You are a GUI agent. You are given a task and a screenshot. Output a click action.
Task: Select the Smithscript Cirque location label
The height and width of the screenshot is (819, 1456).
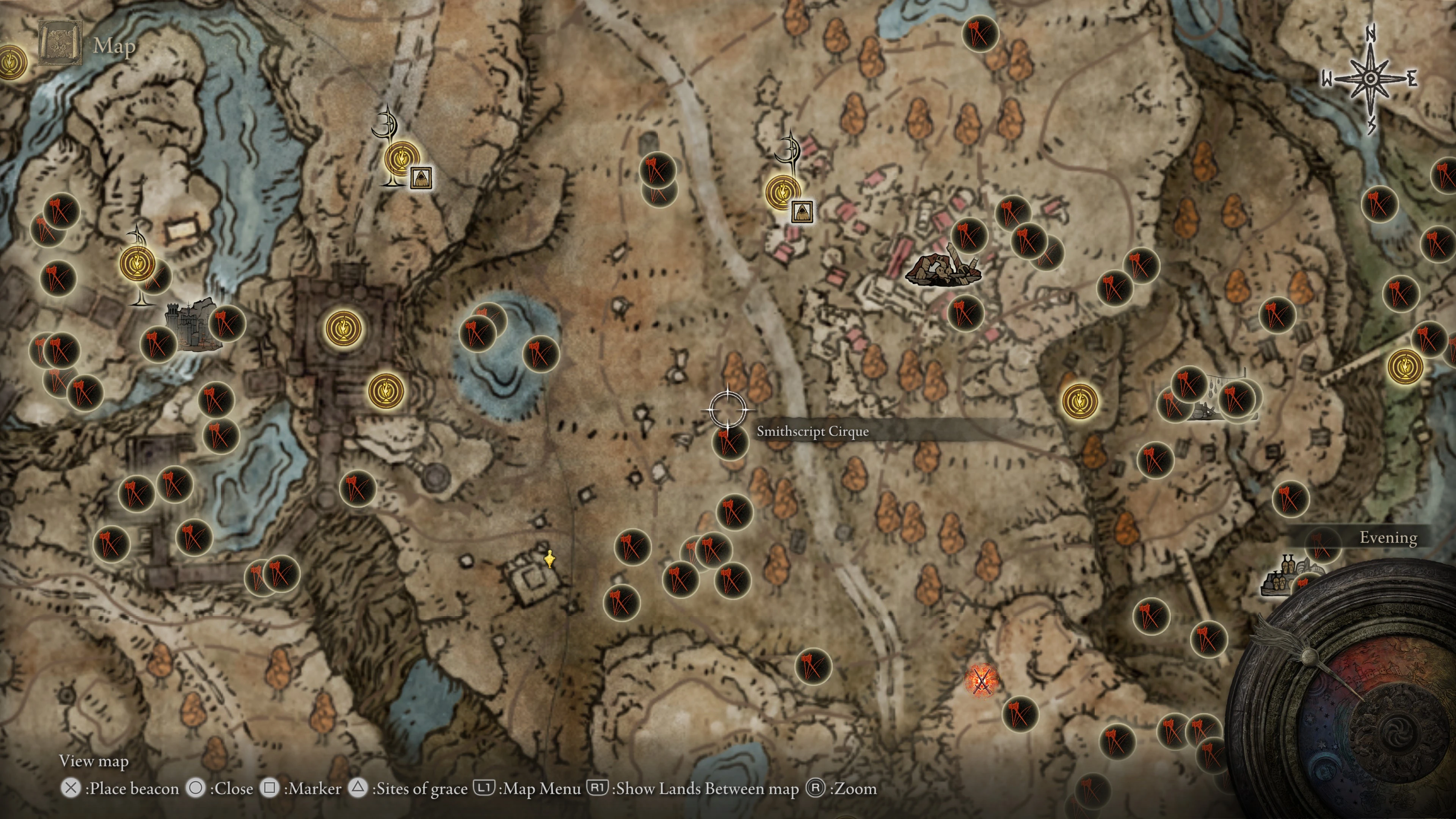tap(812, 431)
